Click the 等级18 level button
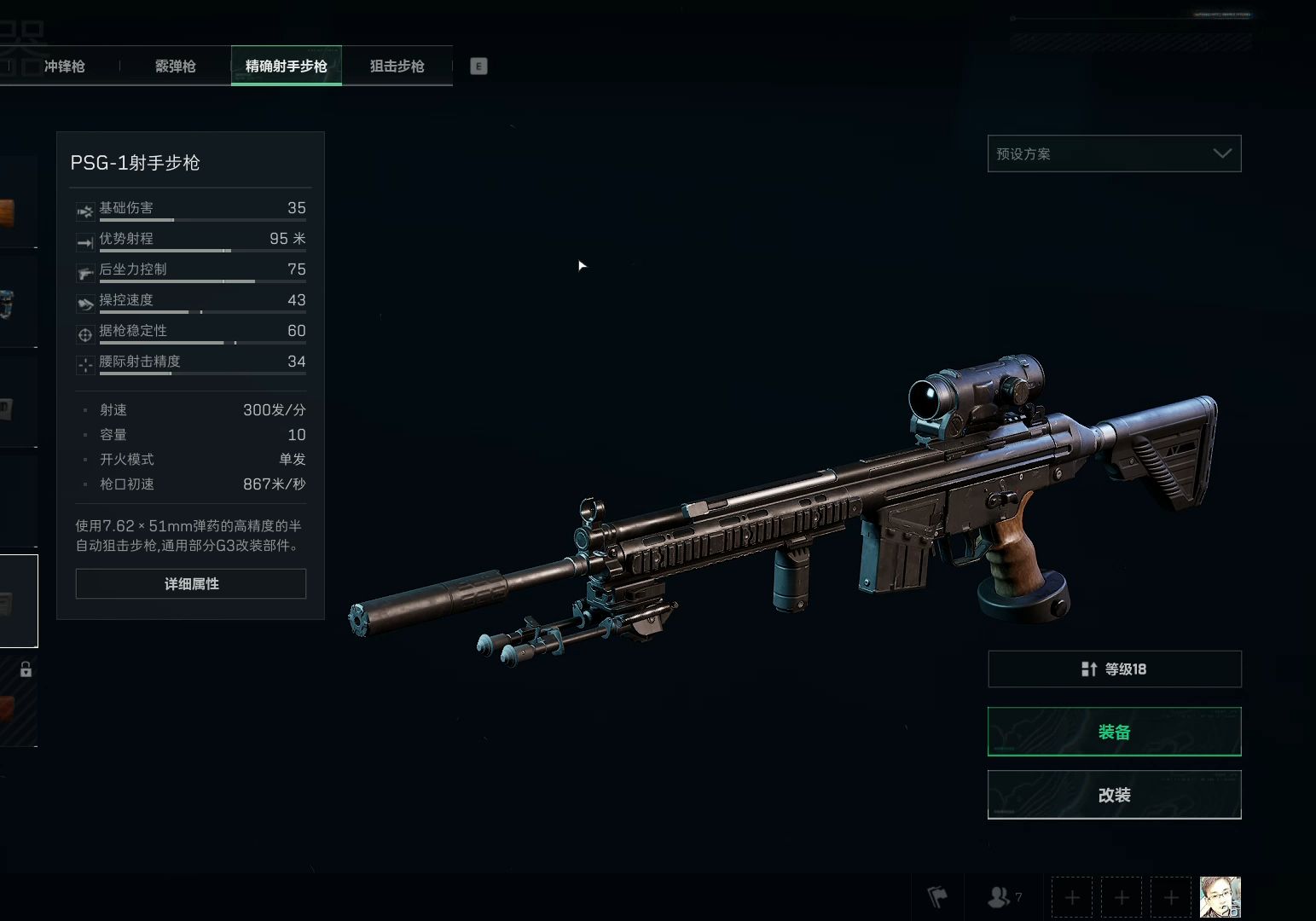 [x=1114, y=669]
